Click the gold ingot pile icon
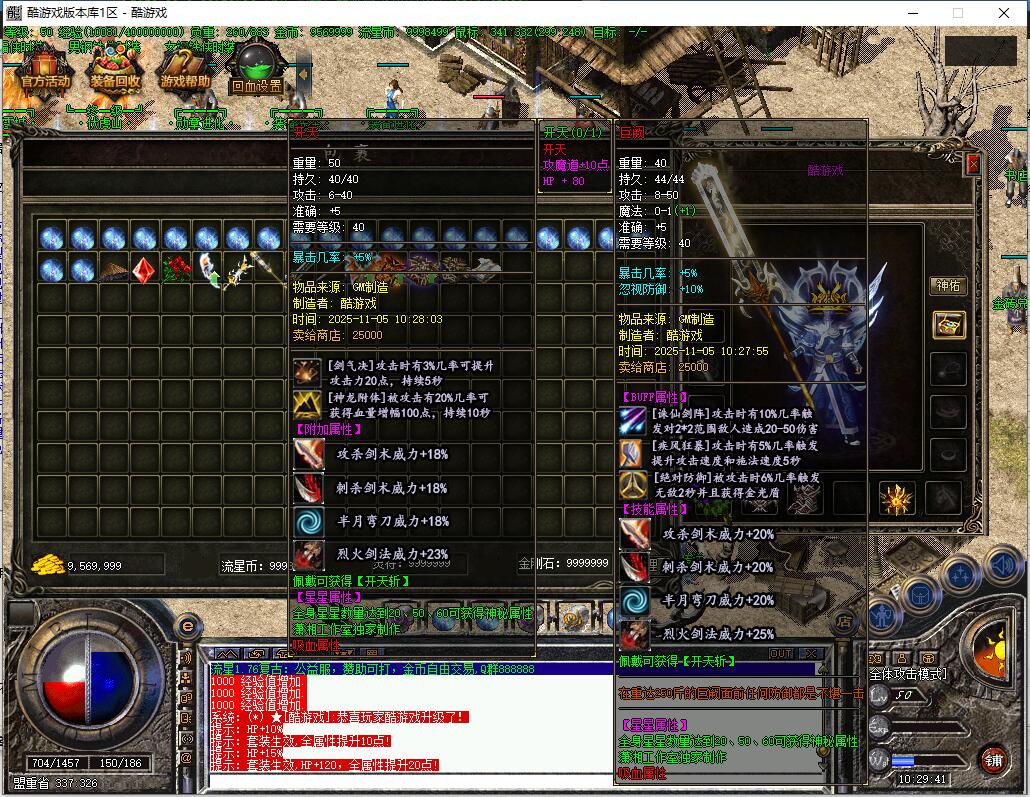 (x=47, y=564)
